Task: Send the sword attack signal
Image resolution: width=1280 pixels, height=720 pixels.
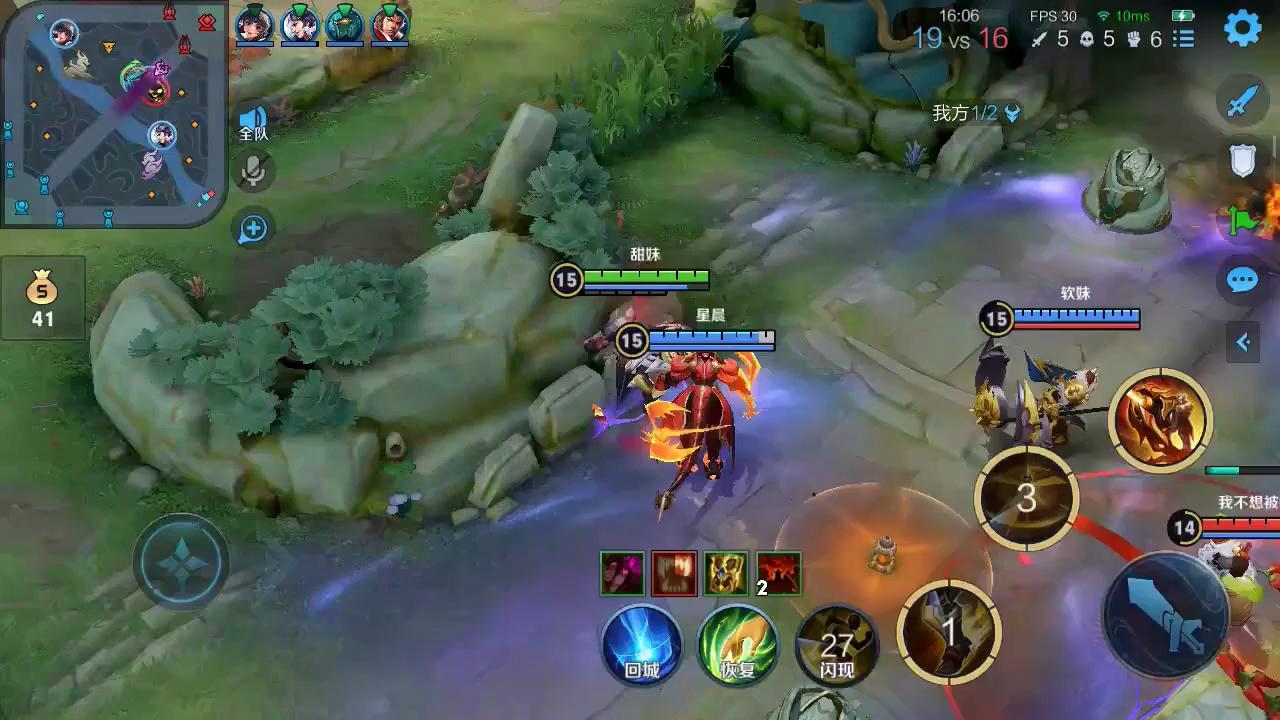Action: pos(1243,101)
